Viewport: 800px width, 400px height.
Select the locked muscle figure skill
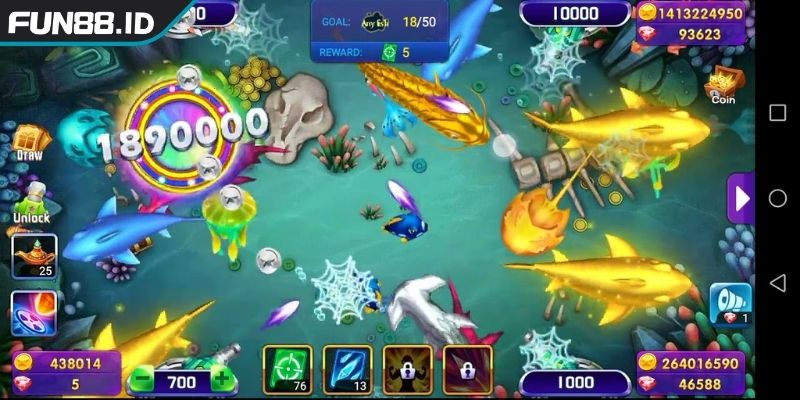(407, 369)
